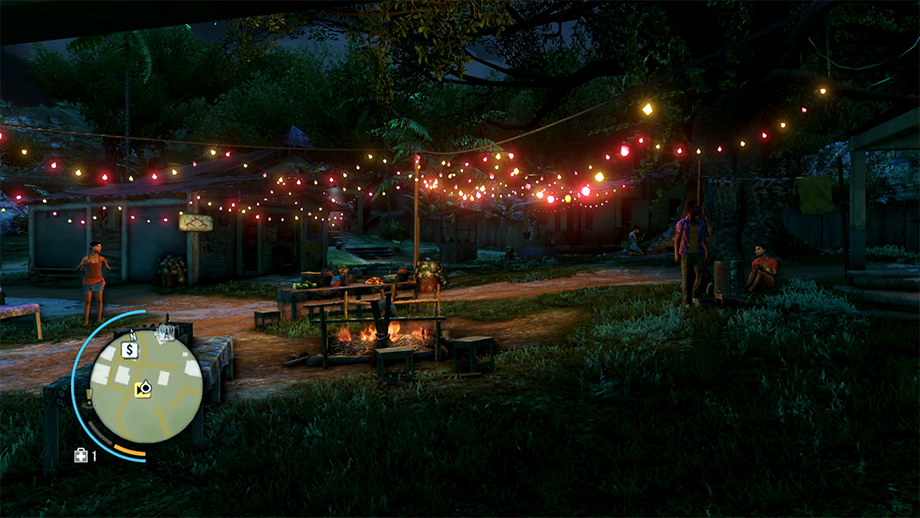Select the medkit icon beside the minimap
920x518 pixels.
point(80,456)
